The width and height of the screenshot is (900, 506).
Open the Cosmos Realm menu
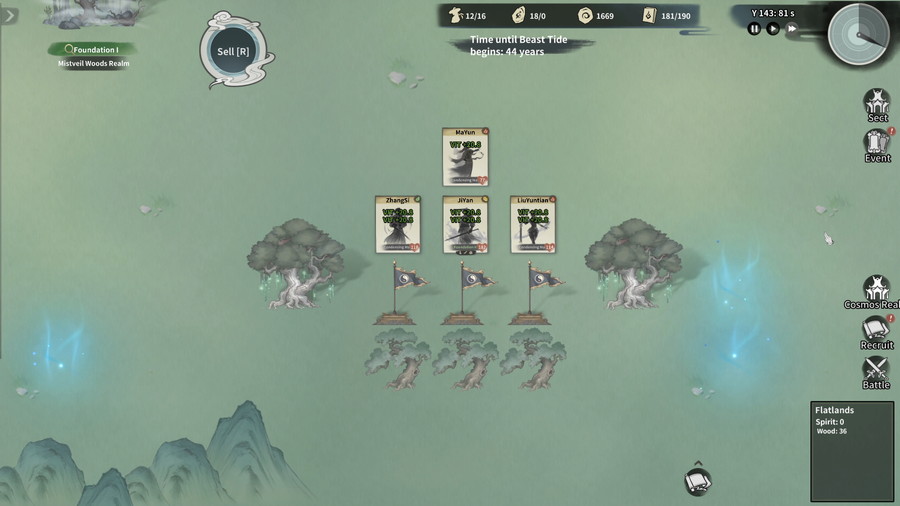point(877,291)
